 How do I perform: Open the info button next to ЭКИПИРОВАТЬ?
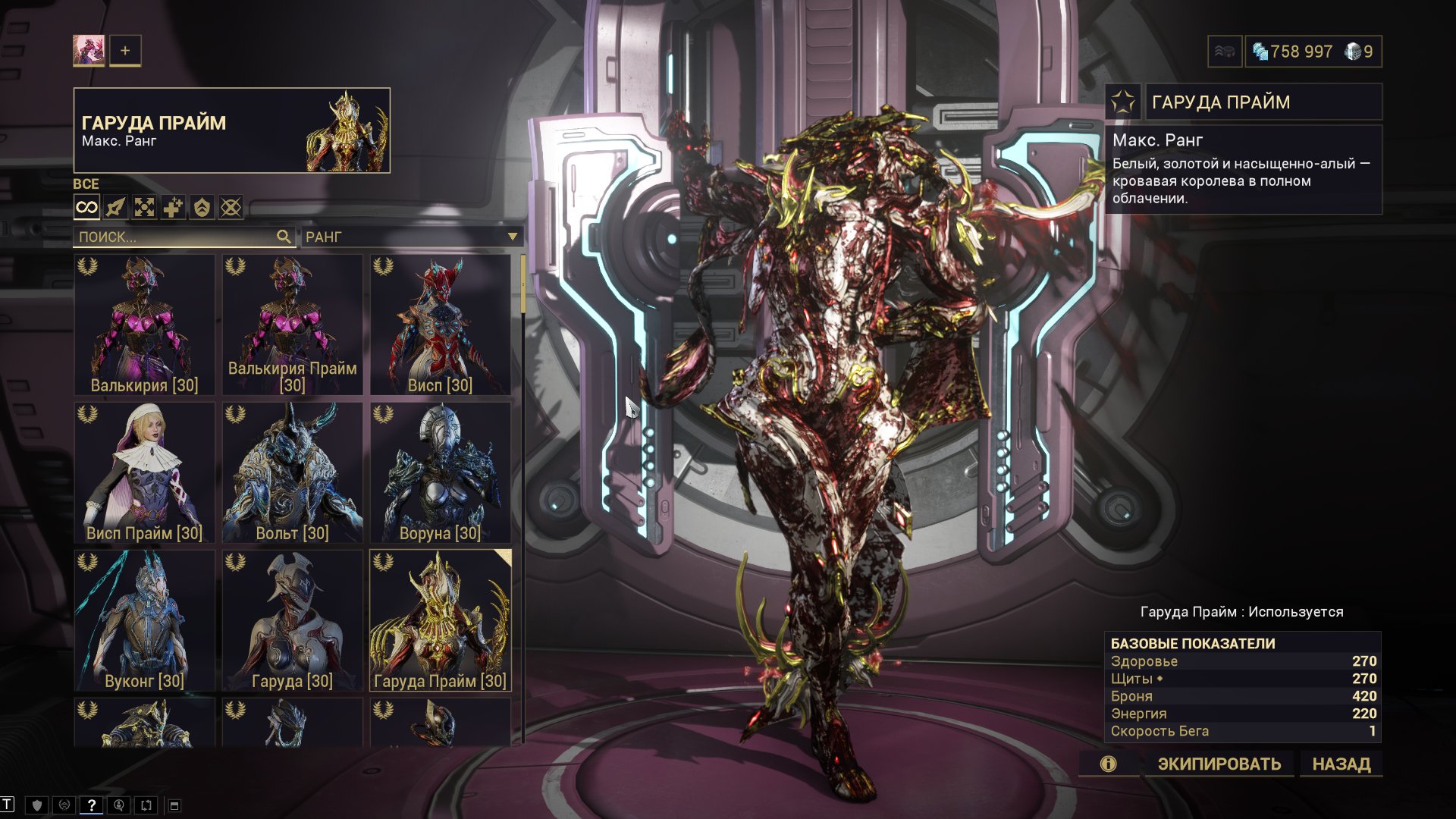pyautogui.click(x=1108, y=764)
